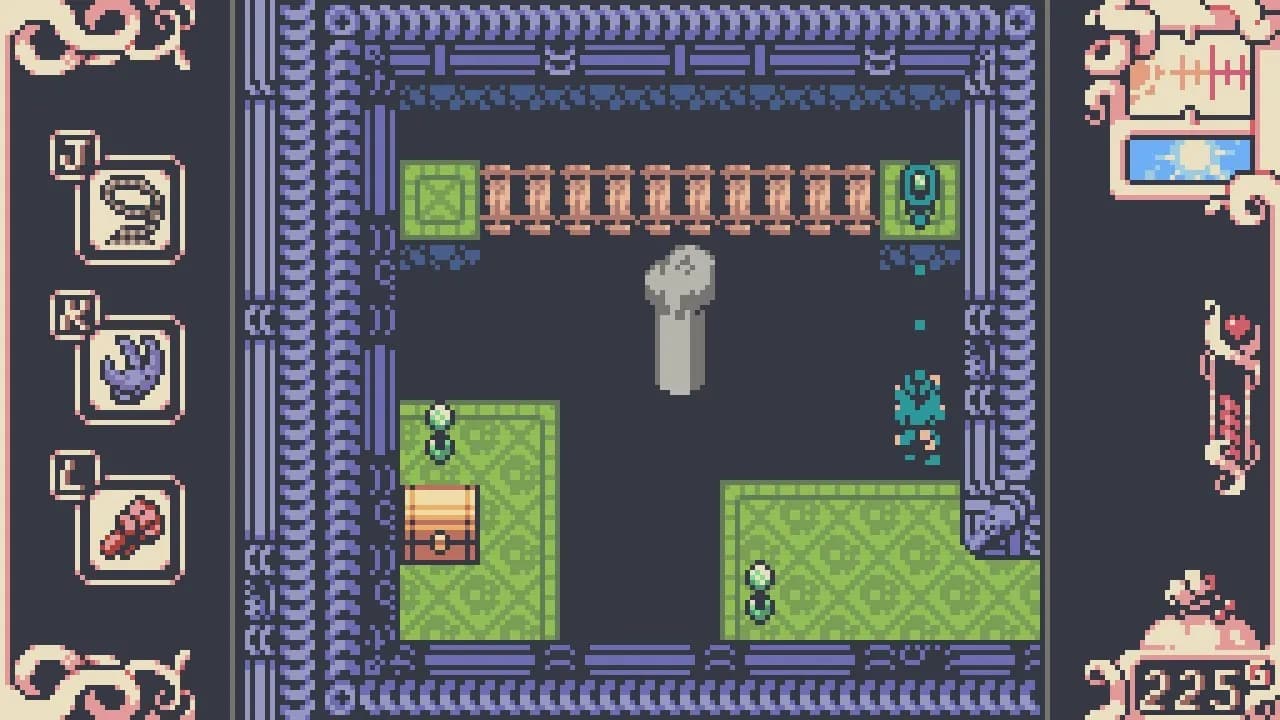Open the wooden treasure chest

click(440, 525)
